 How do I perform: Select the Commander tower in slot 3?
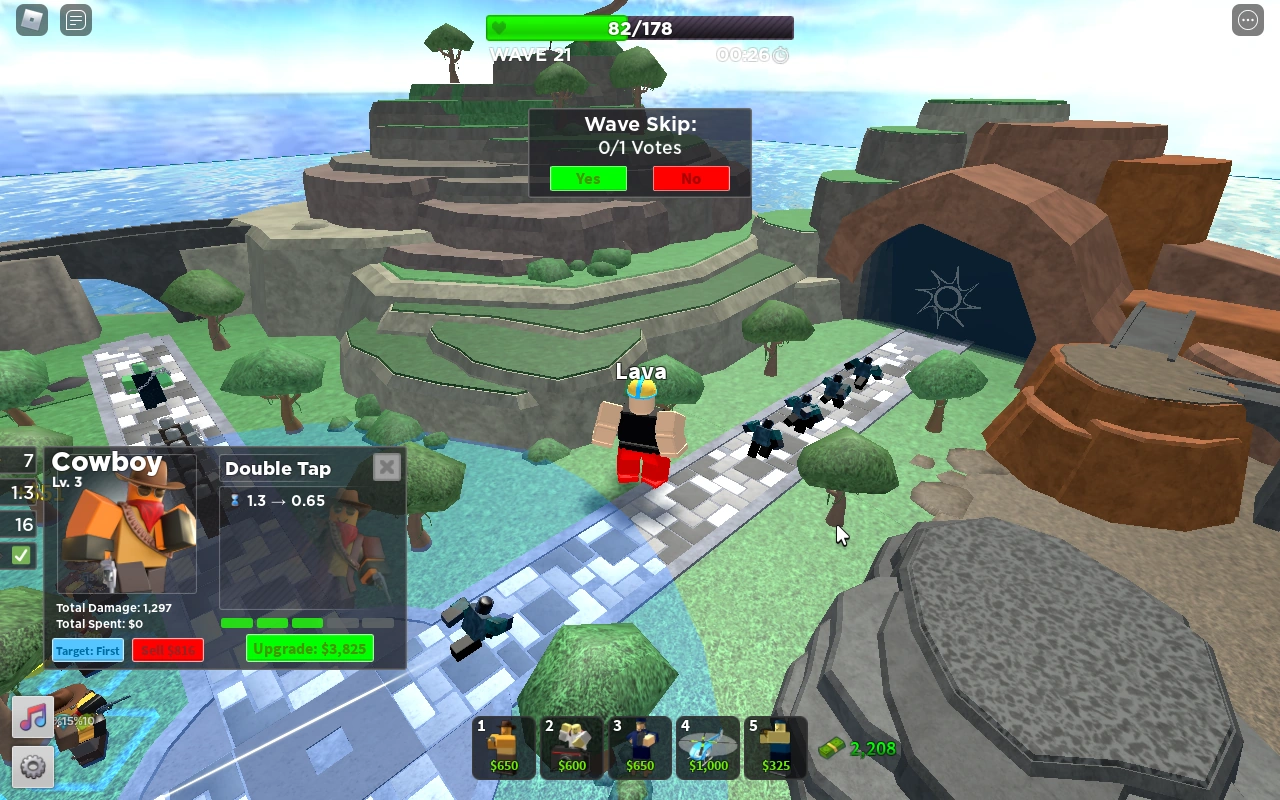point(639,747)
